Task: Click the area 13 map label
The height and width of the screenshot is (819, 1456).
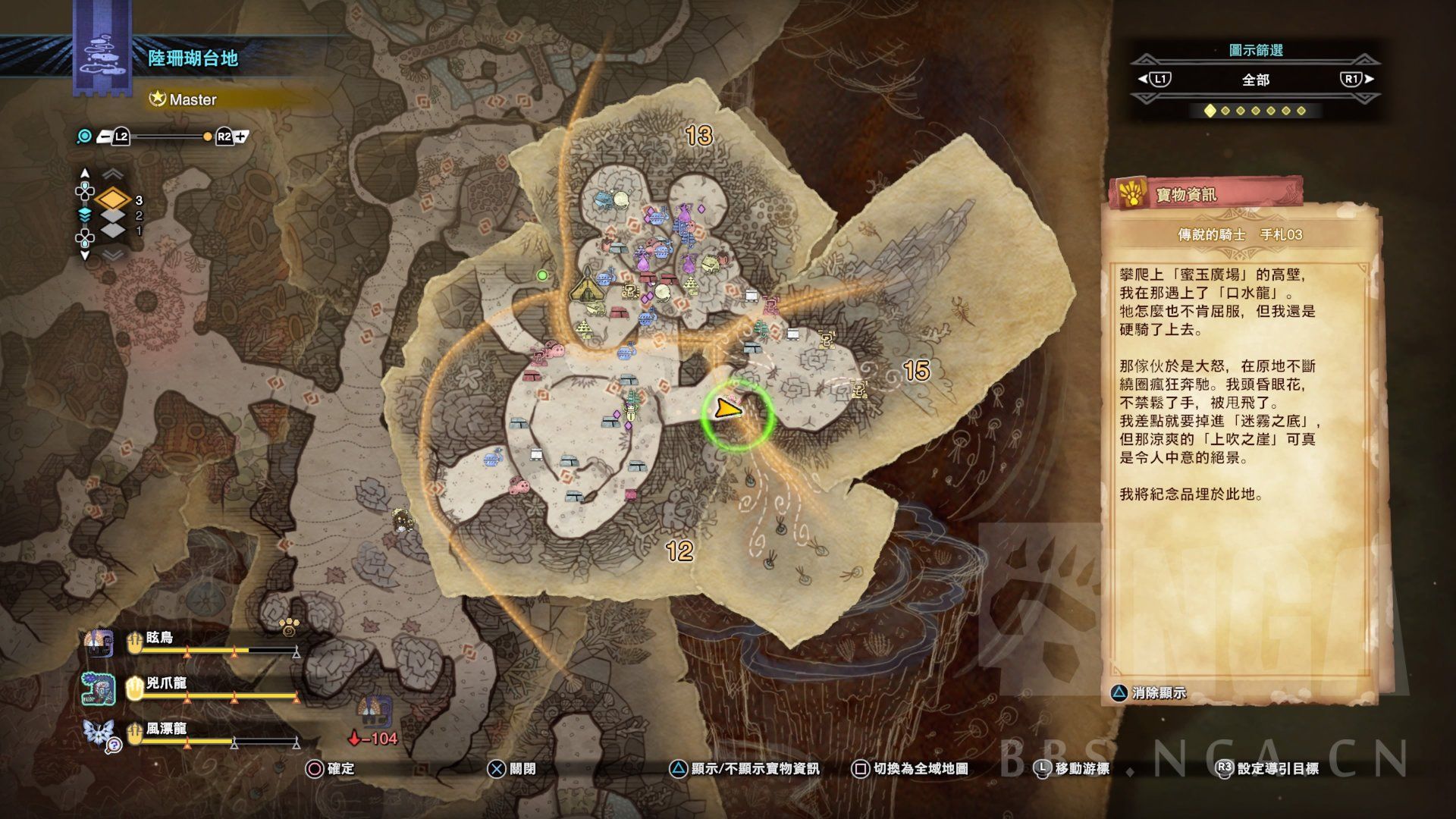Action: tap(698, 136)
